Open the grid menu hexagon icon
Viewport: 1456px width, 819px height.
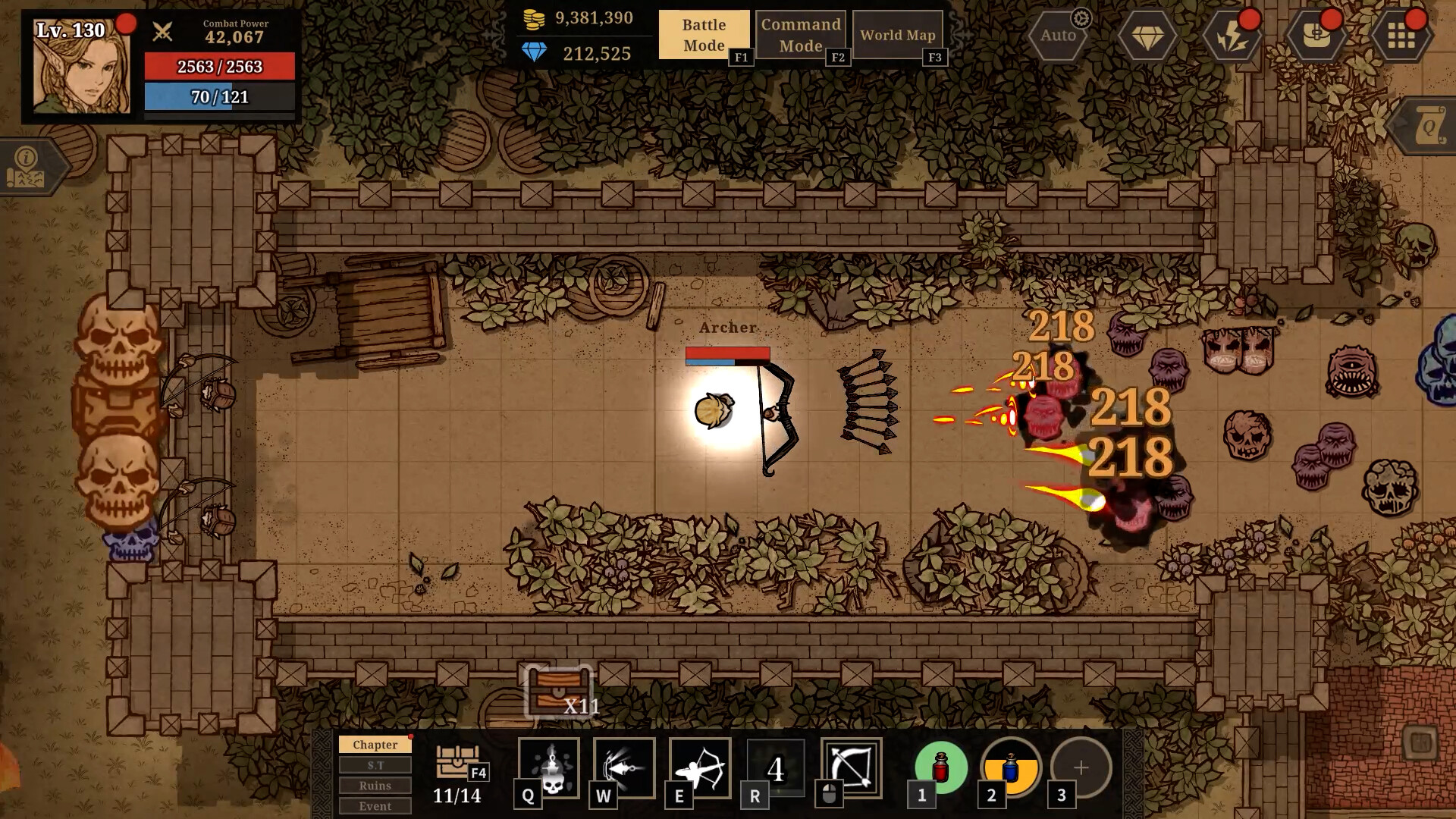pyautogui.click(x=1399, y=35)
